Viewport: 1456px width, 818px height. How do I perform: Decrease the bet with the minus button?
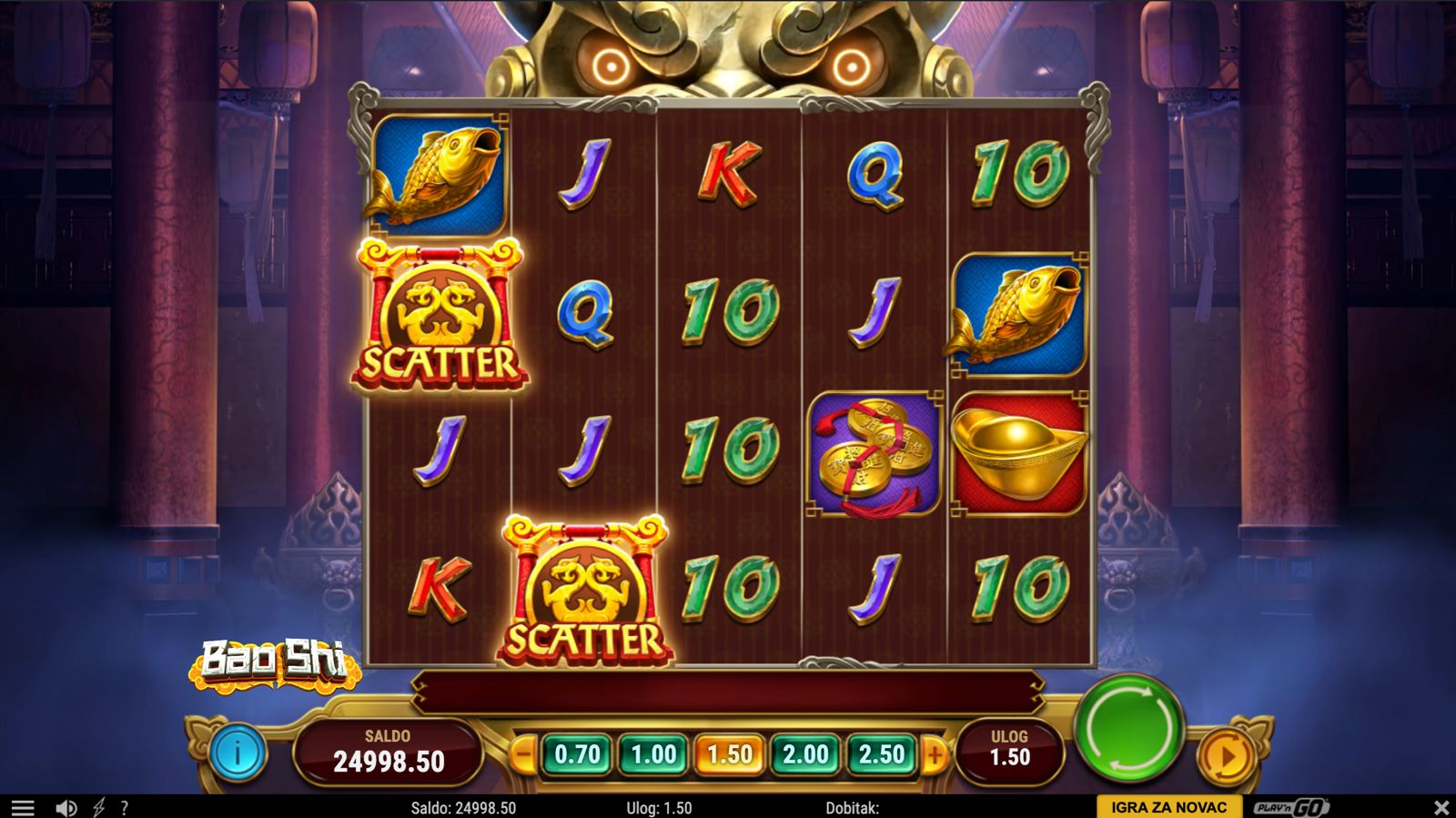point(523,754)
